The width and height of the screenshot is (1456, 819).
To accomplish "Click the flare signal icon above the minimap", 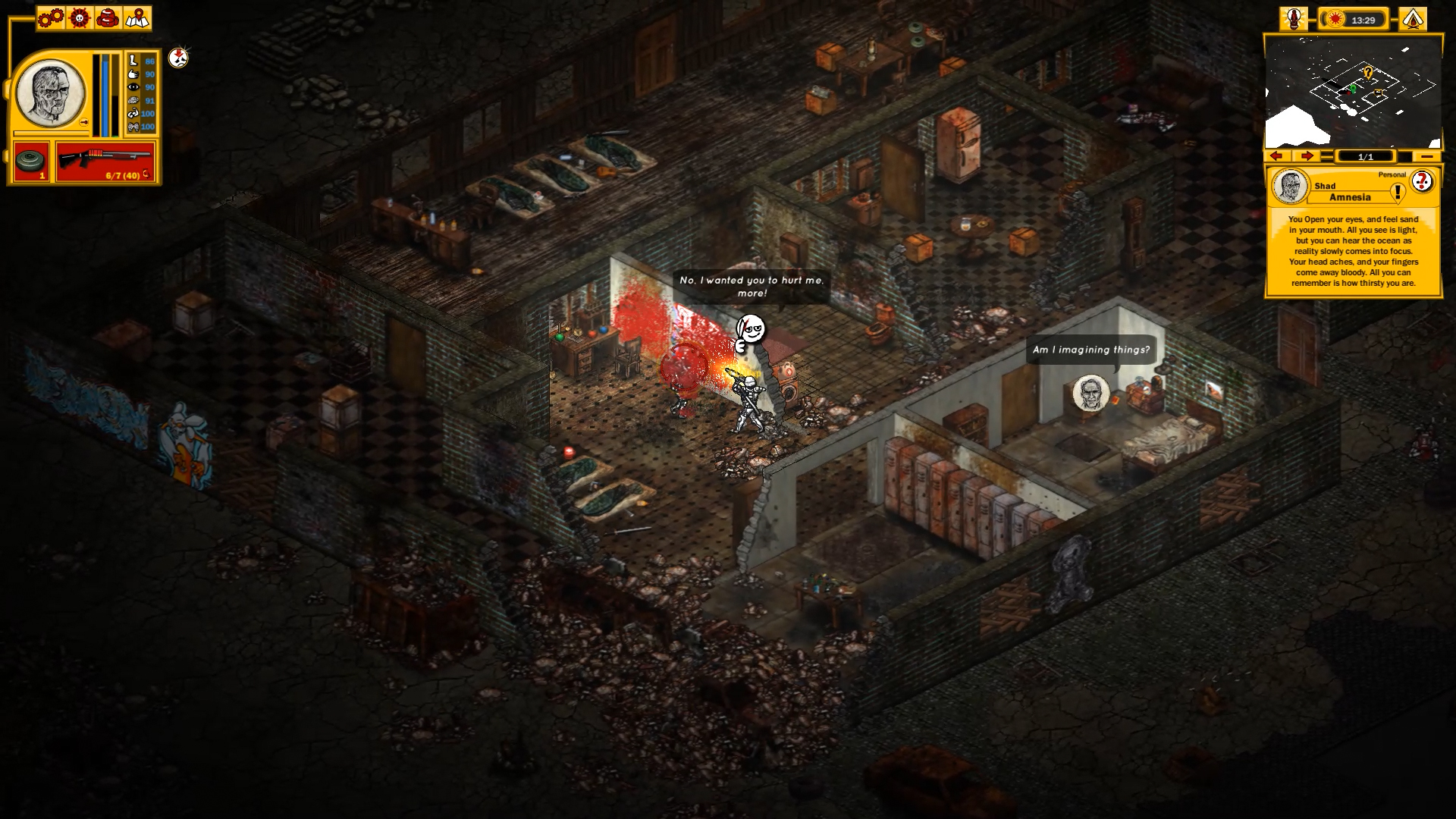I will [1293, 19].
